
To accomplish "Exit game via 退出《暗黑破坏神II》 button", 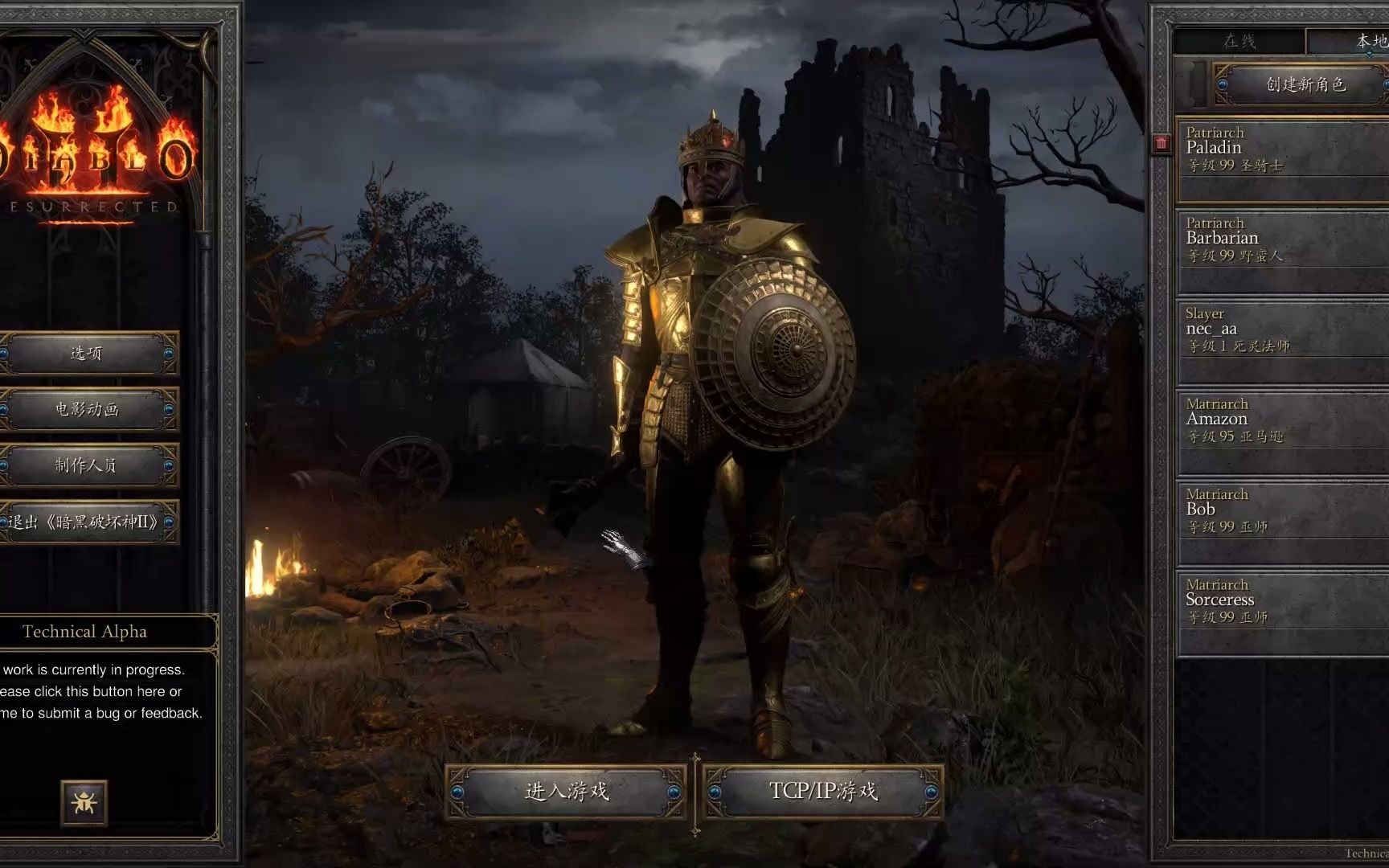I will point(87,522).
